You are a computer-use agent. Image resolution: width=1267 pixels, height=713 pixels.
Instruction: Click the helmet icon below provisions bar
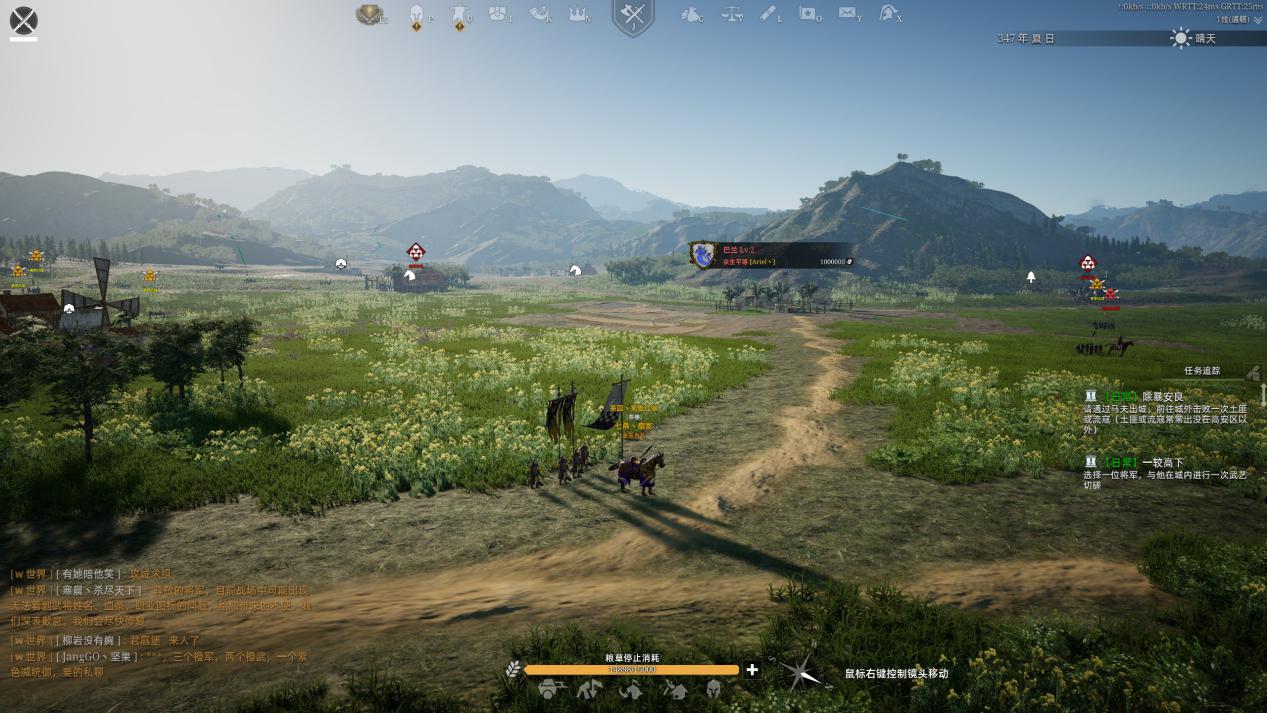coord(714,689)
